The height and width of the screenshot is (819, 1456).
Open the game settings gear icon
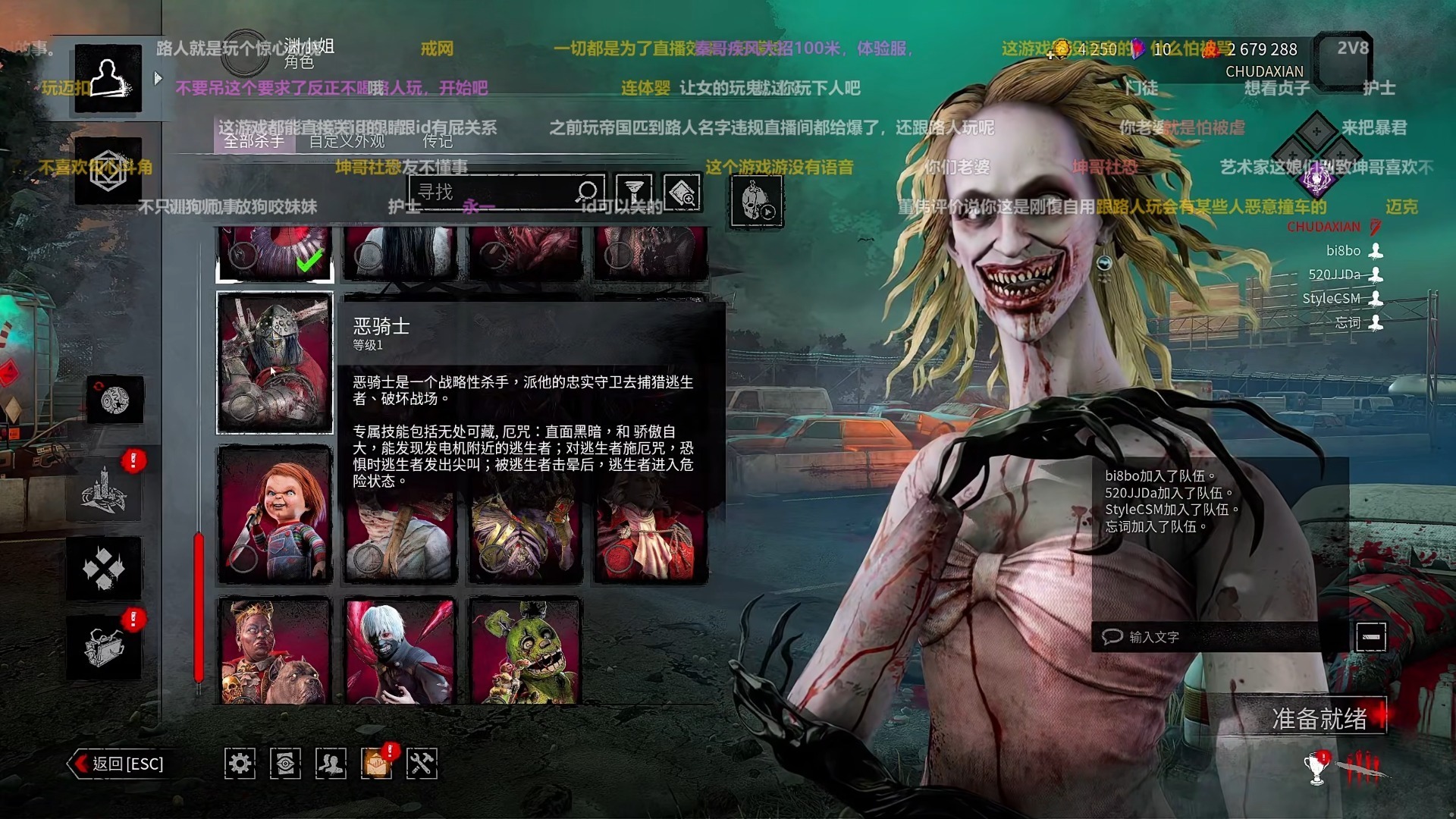(240, 764)
